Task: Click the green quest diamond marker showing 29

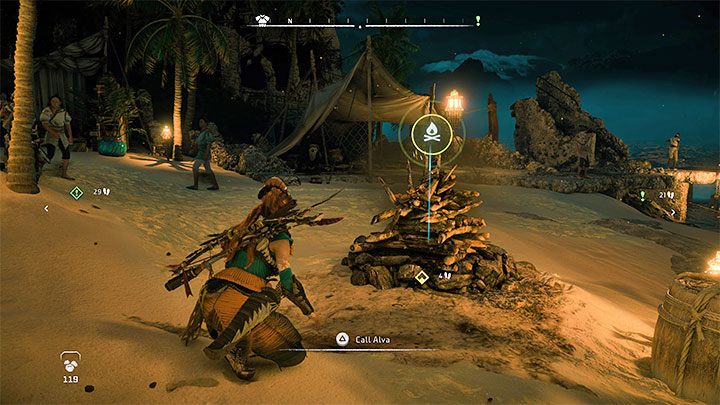Action: click(76, 192)
